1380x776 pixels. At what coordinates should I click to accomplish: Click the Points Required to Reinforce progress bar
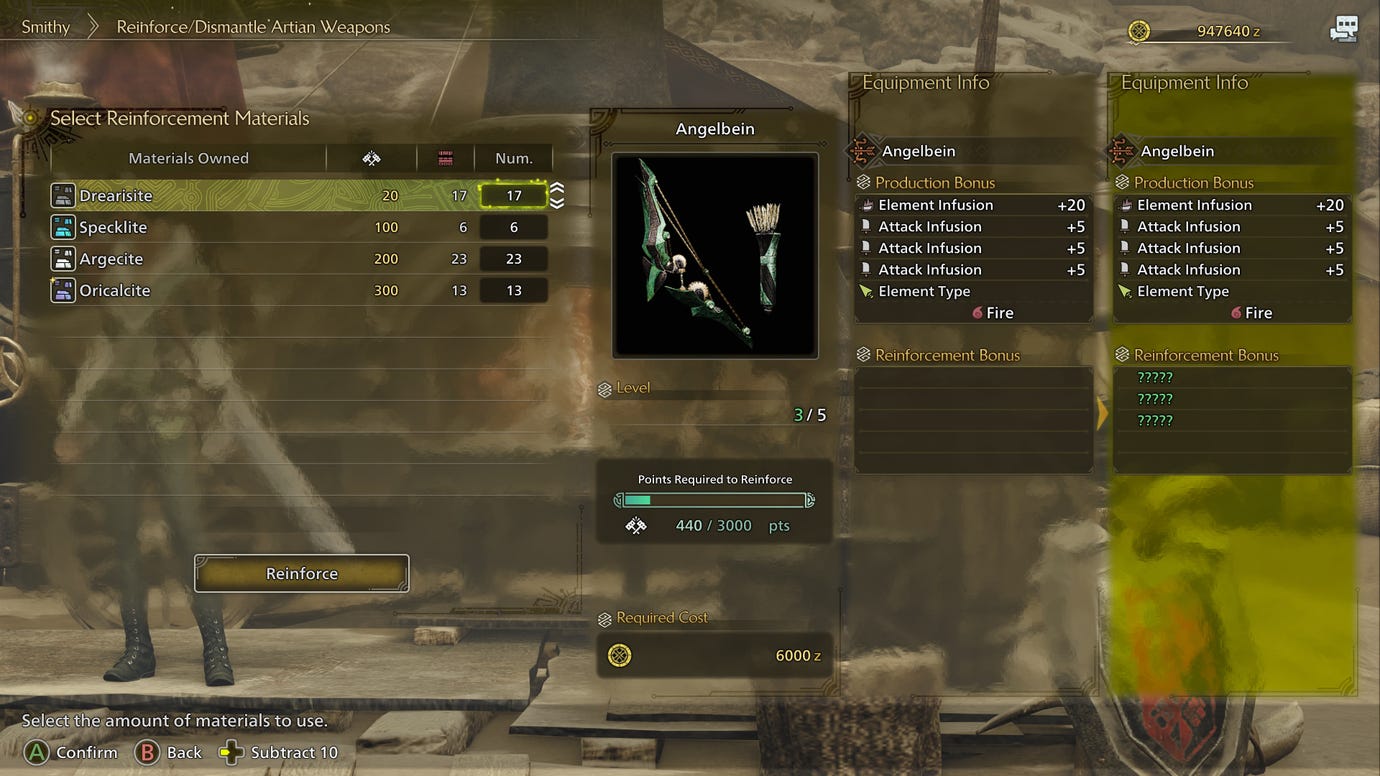pyautogui.click(x=714, y=499)
